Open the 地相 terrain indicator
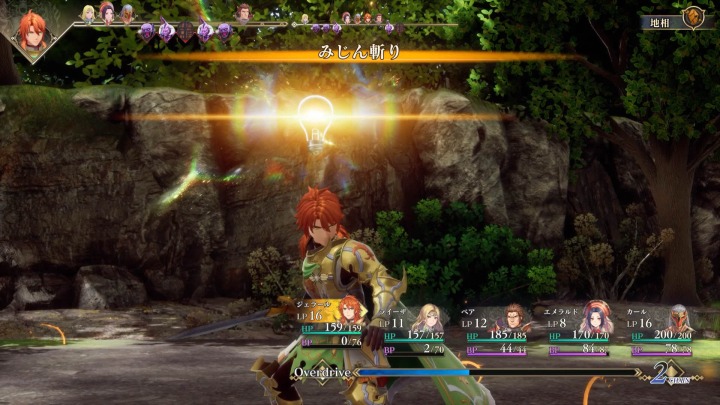The image size is (720, 405). click(677, 18)
